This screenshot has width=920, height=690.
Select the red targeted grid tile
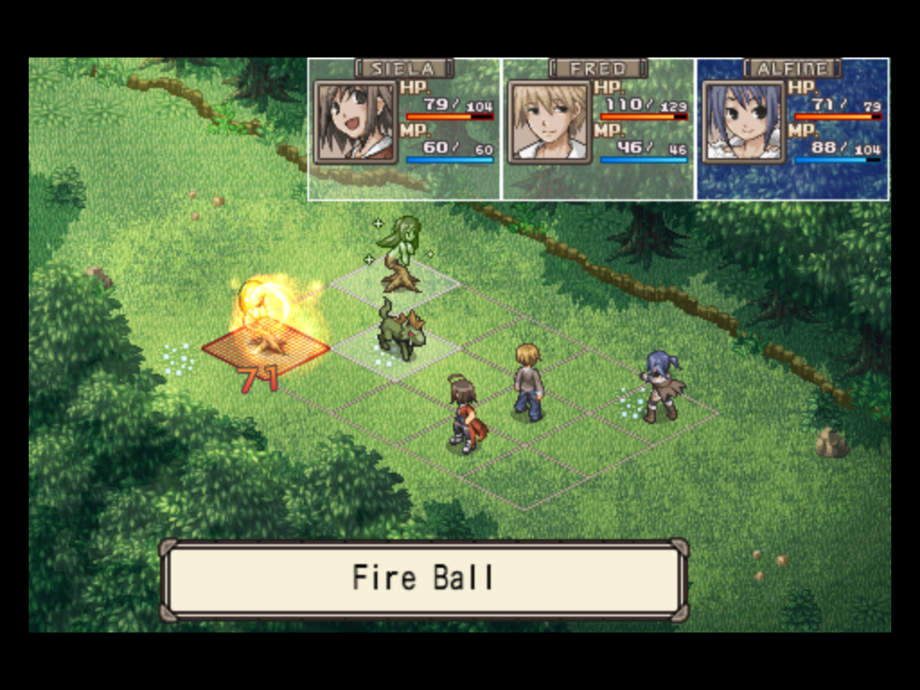coord(266,349)
